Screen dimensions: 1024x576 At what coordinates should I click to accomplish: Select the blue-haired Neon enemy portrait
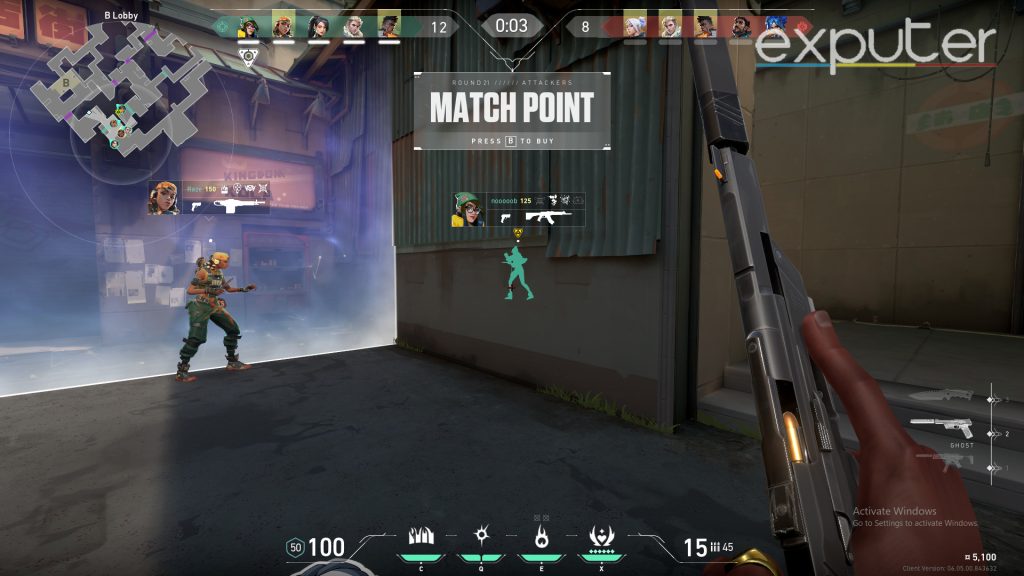point(776,25)
